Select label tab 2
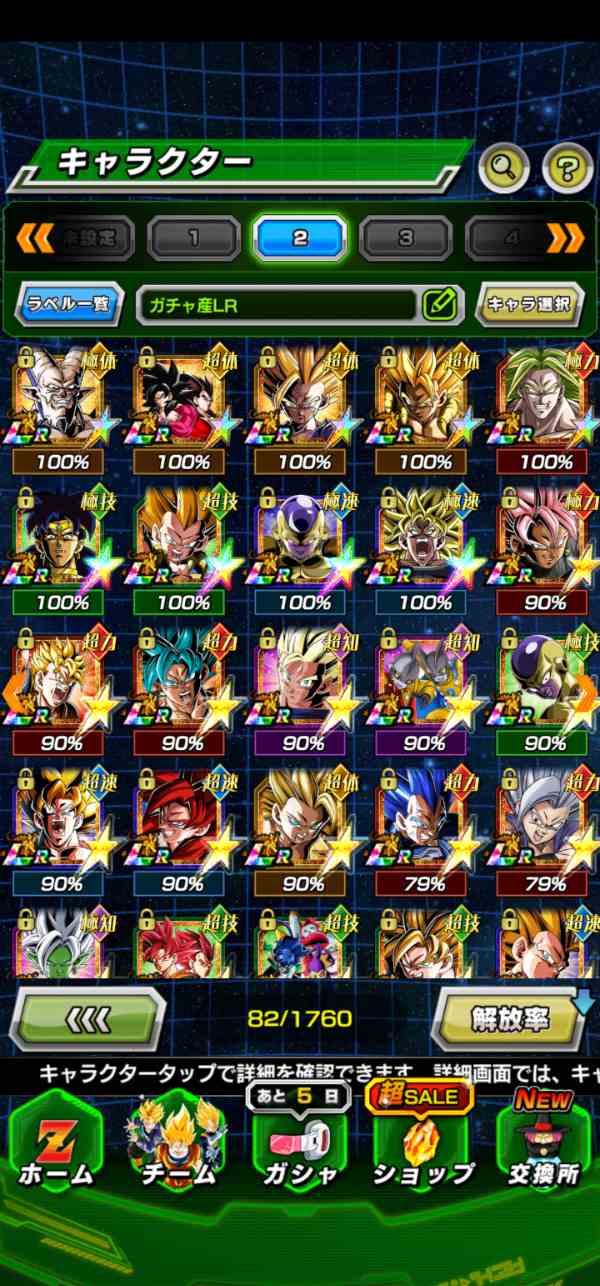Image resolution: width=600 pixels, height=1286 pixels. [300, 238]
